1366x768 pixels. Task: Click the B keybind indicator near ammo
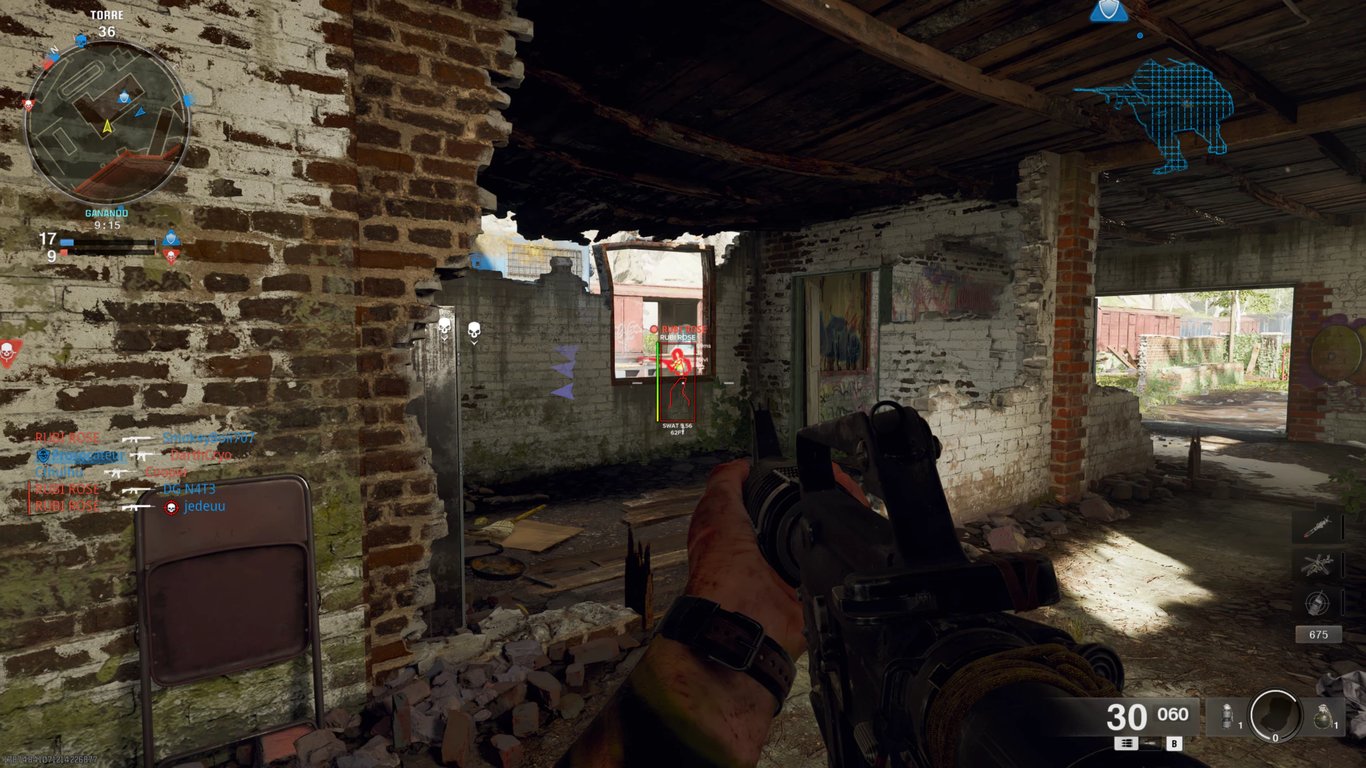tap(1175, 744)
